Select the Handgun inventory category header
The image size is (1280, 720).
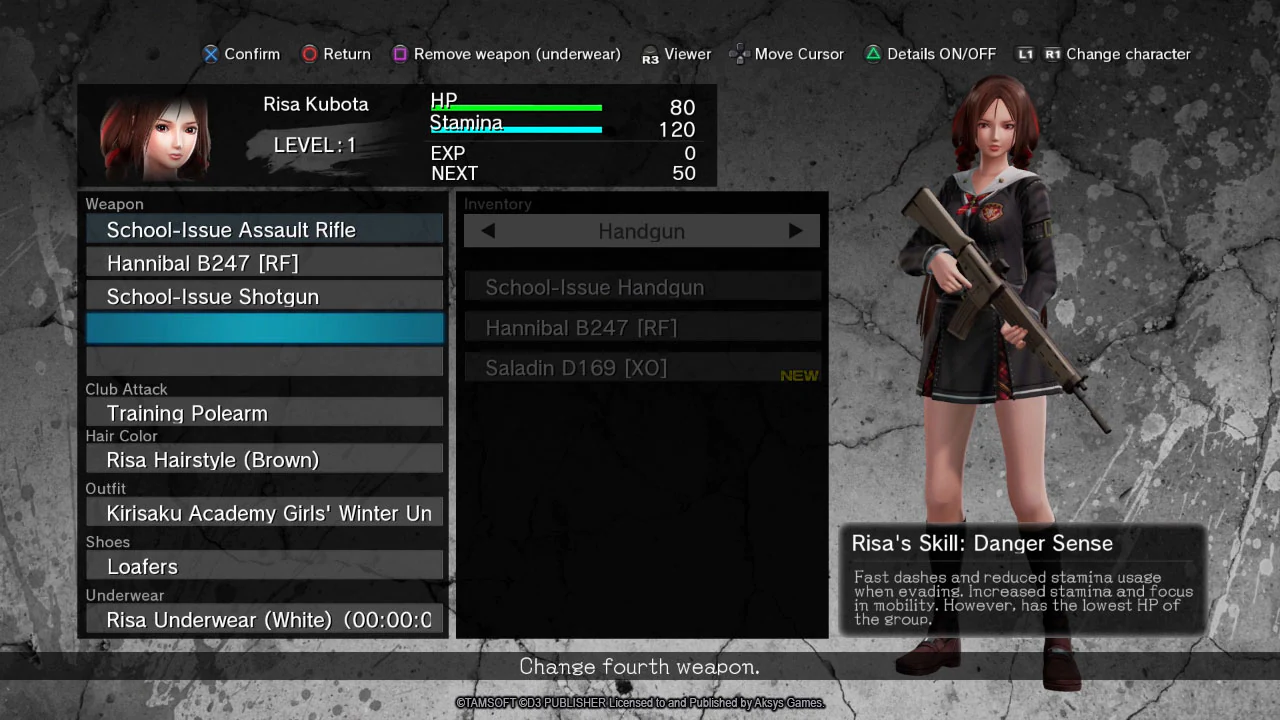[x=641, y=231]
